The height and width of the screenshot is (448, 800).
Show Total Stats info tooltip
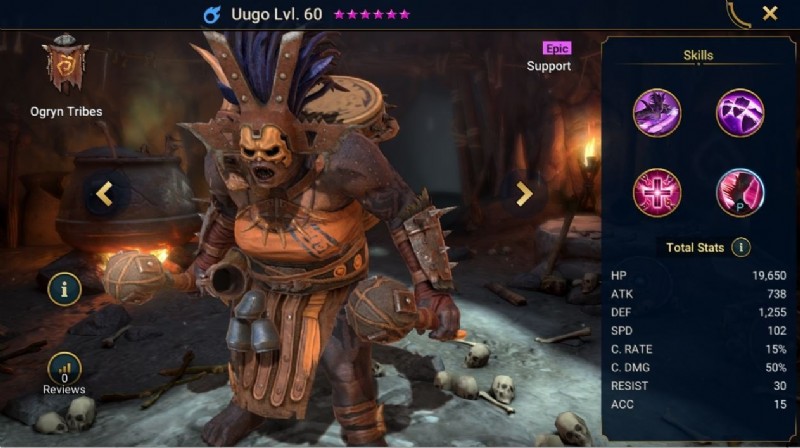pyautogui.click(x=740, y=247)
